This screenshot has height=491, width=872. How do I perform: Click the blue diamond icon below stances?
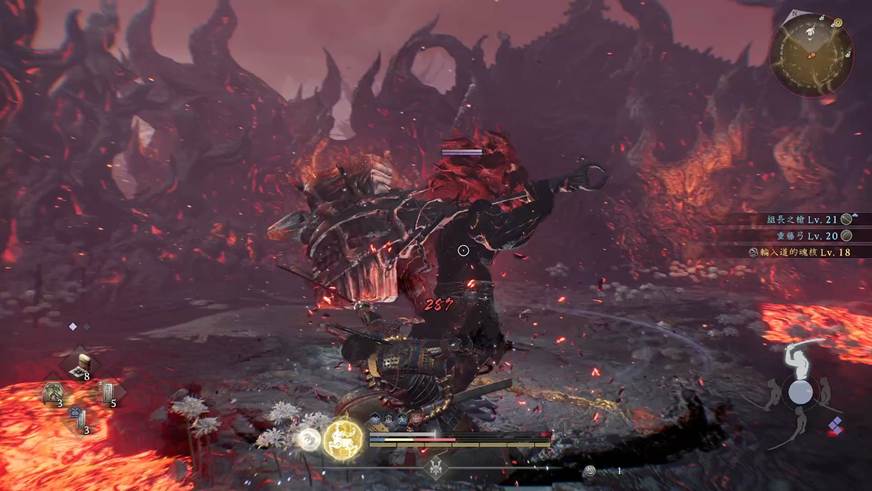tap(836, 424)
